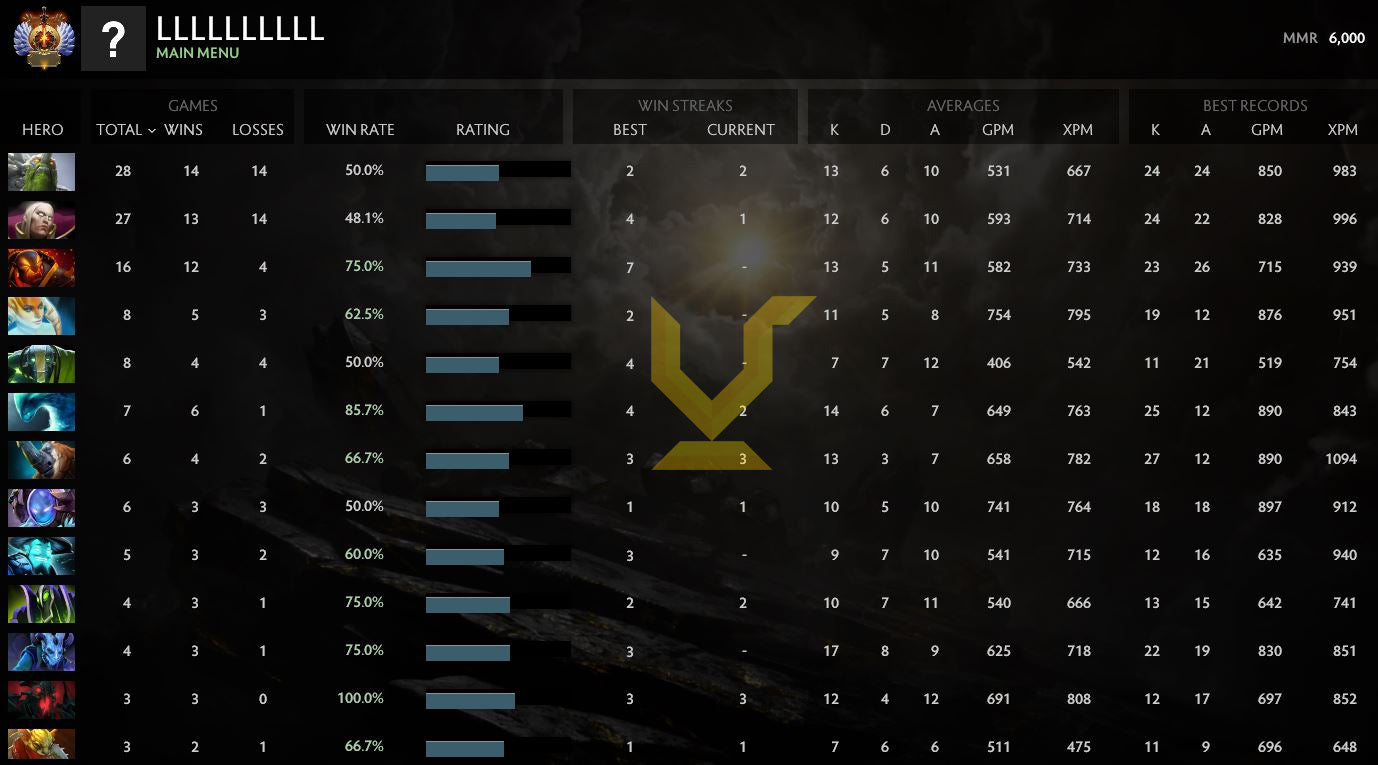Screen dimensions: 1378x765
Task: Select the player name LLLLLLLLLL
Action: (x=238, y=29)
